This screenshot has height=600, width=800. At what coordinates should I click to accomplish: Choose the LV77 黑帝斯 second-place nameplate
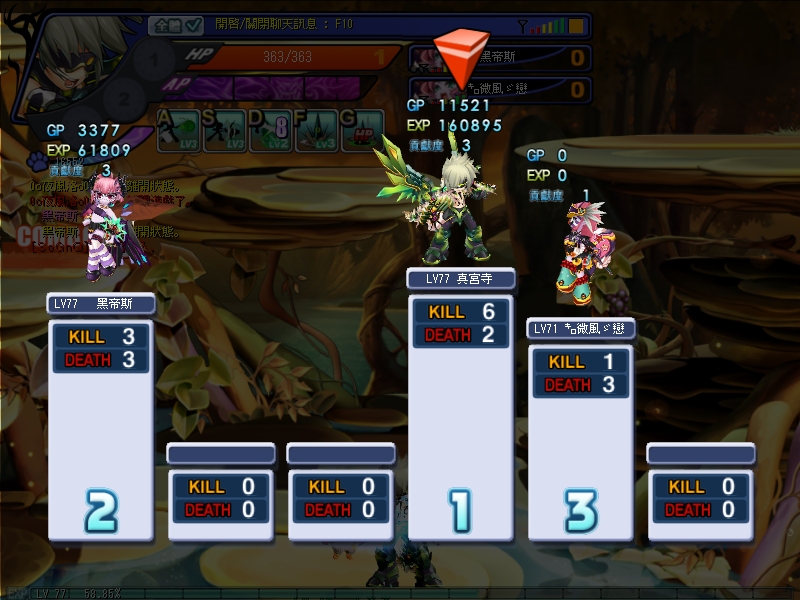[x=100, y=303]
